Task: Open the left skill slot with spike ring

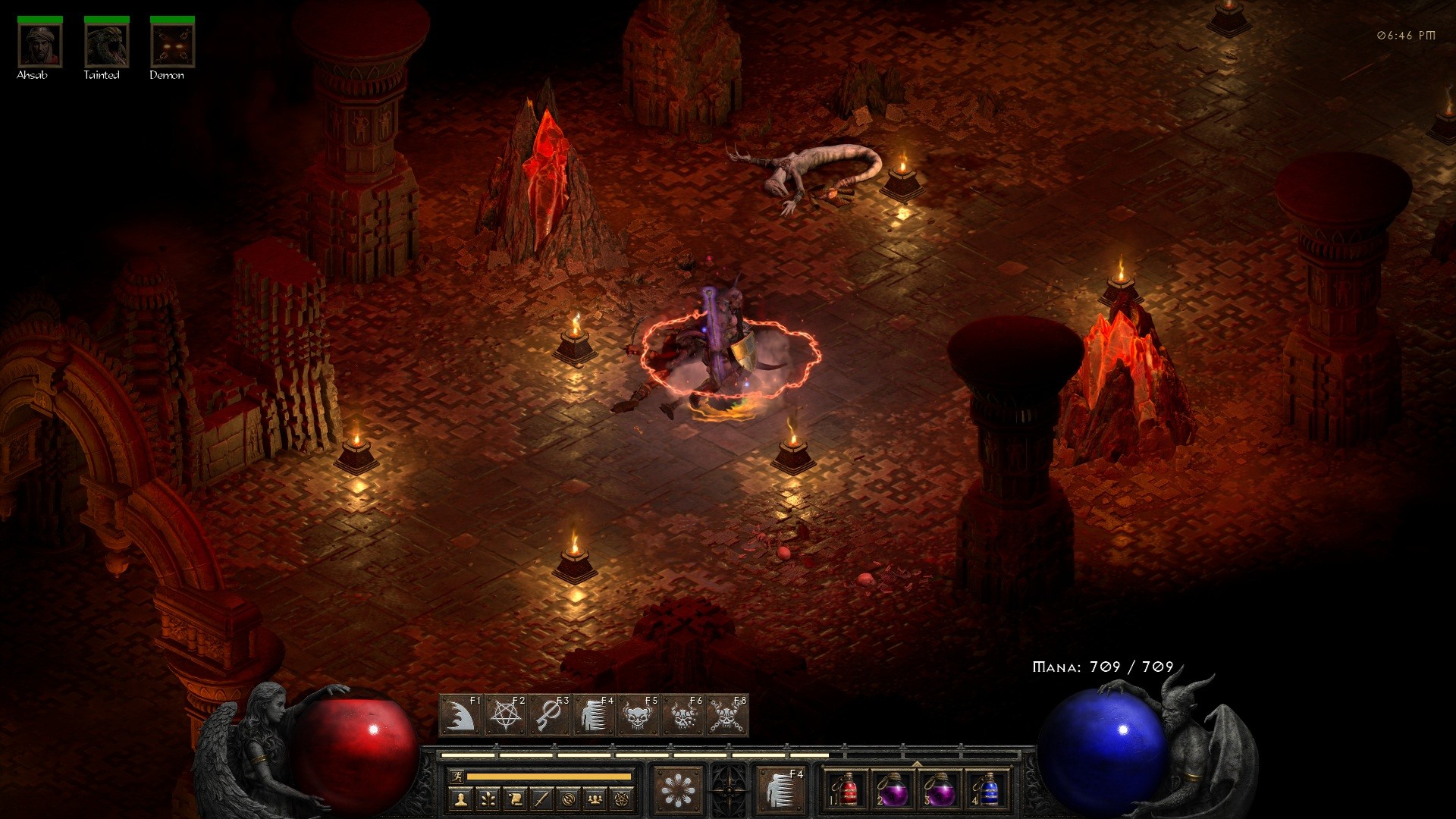Action: pyautogui.click(x=678, y=790)
